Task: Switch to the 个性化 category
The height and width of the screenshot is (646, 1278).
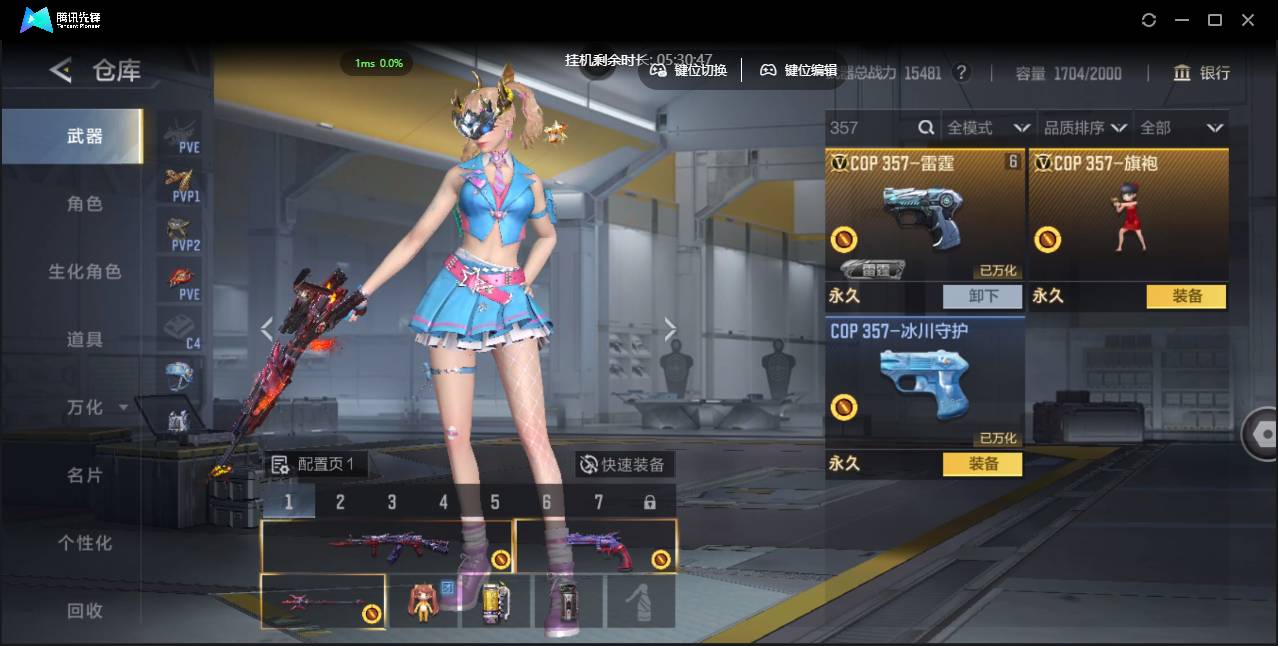Action: tap(85, 543)
